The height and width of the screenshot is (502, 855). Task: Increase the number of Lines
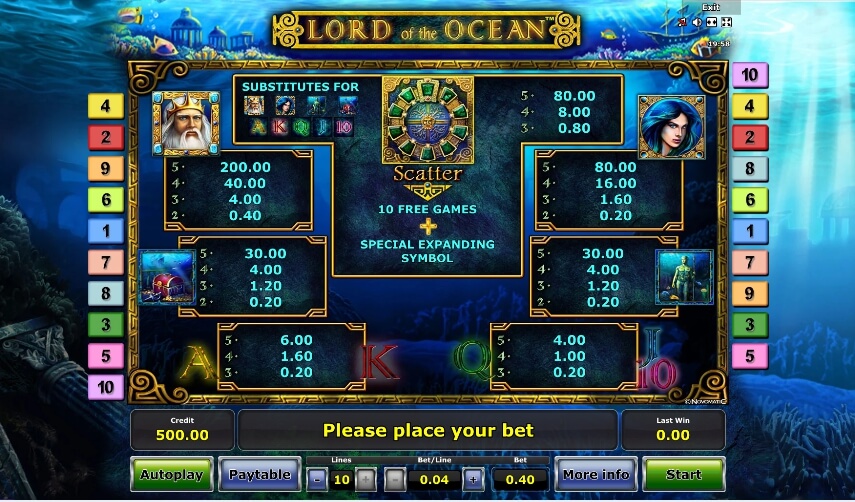(366, 479)
